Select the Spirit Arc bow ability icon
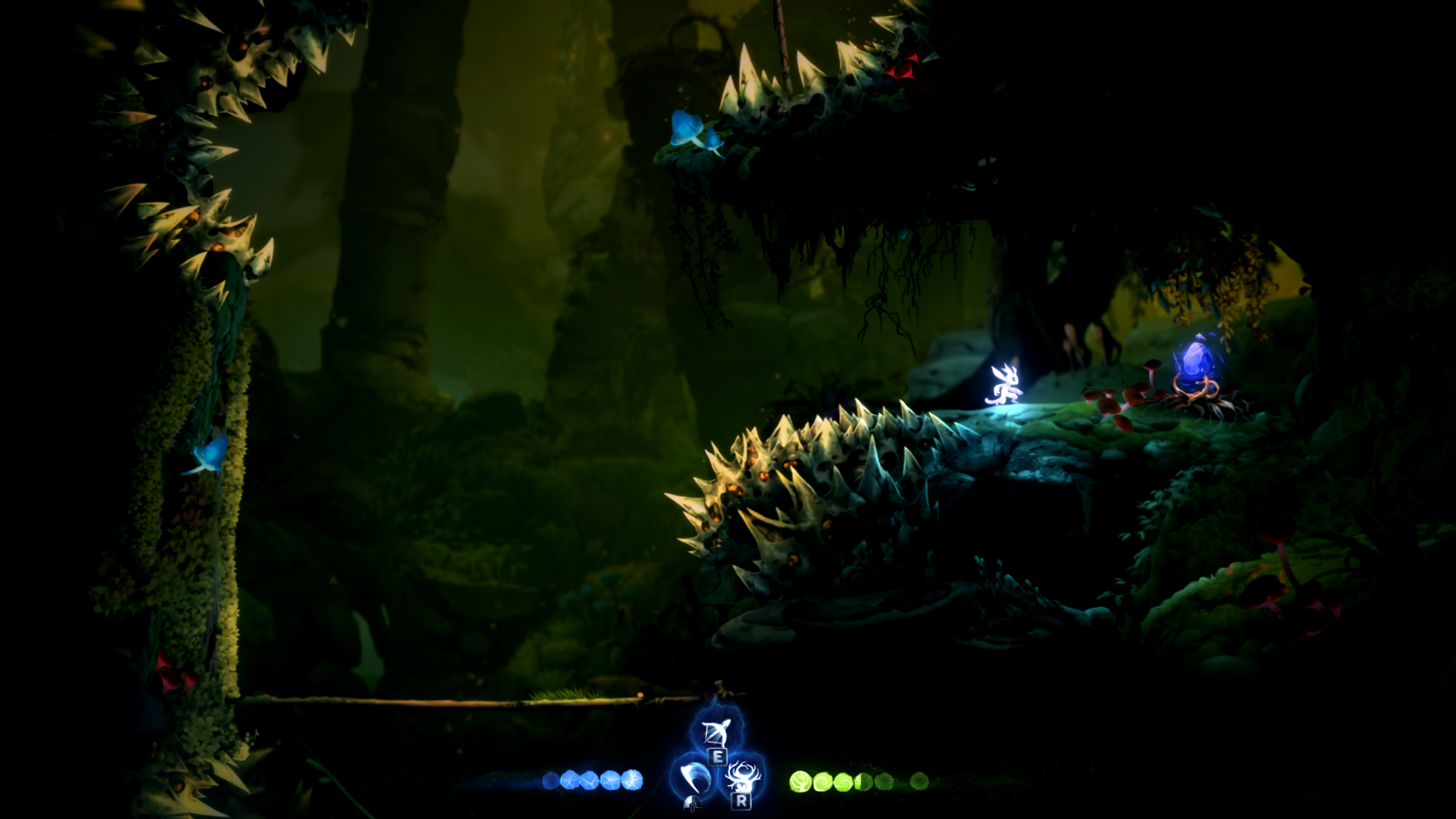Screen dimensions: 1456x819 coord(714,733)
